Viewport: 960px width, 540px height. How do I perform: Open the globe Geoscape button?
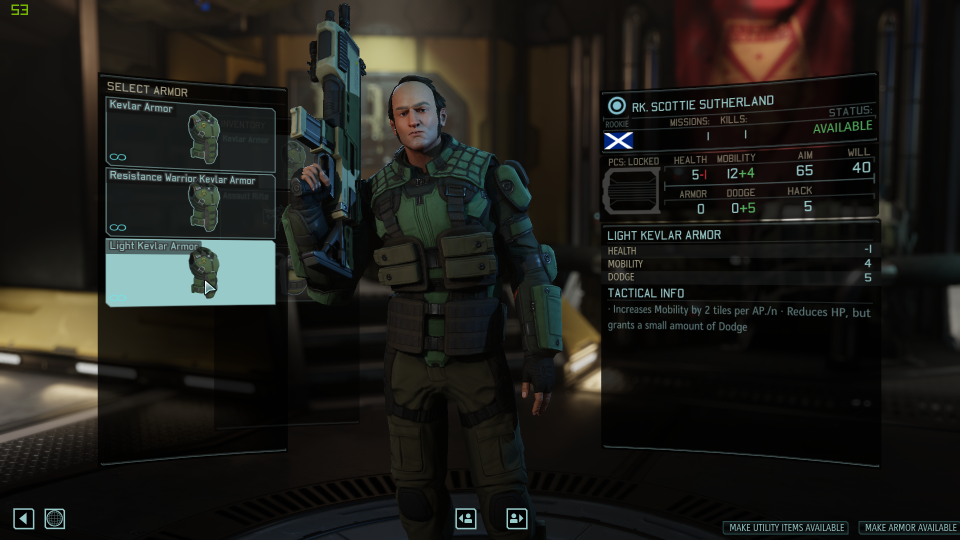[55, 518]
